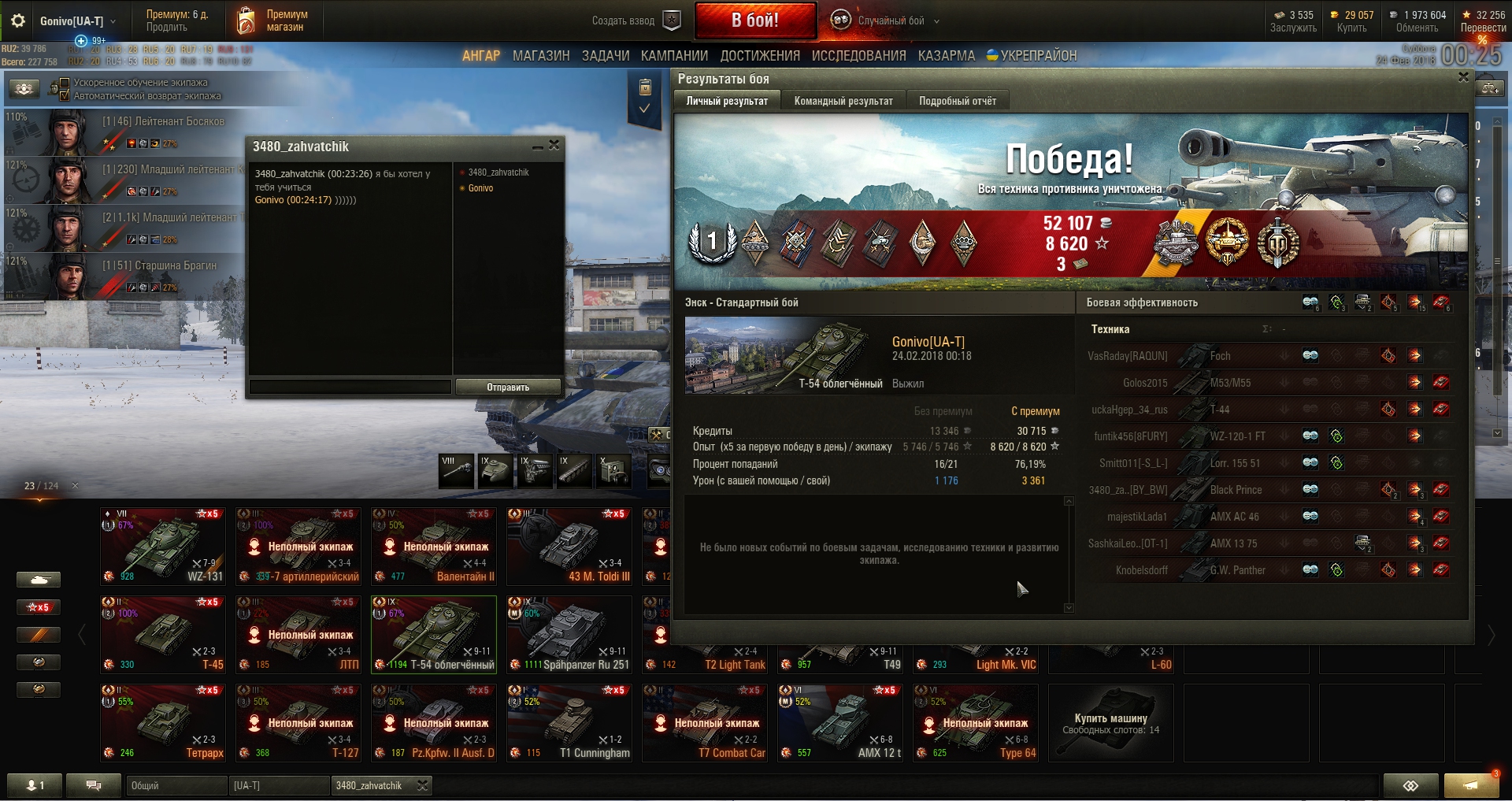Show the Подробный отчёт tab

(x=957, y=101)
